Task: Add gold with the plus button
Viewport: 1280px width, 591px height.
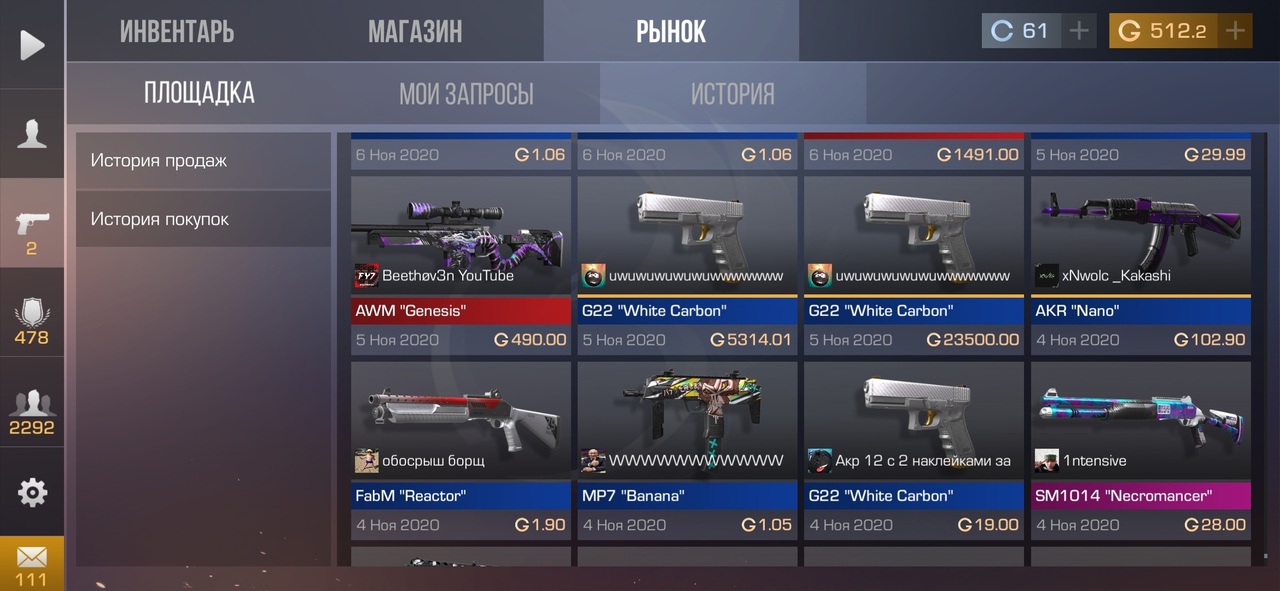Action: coord(1235,31)
